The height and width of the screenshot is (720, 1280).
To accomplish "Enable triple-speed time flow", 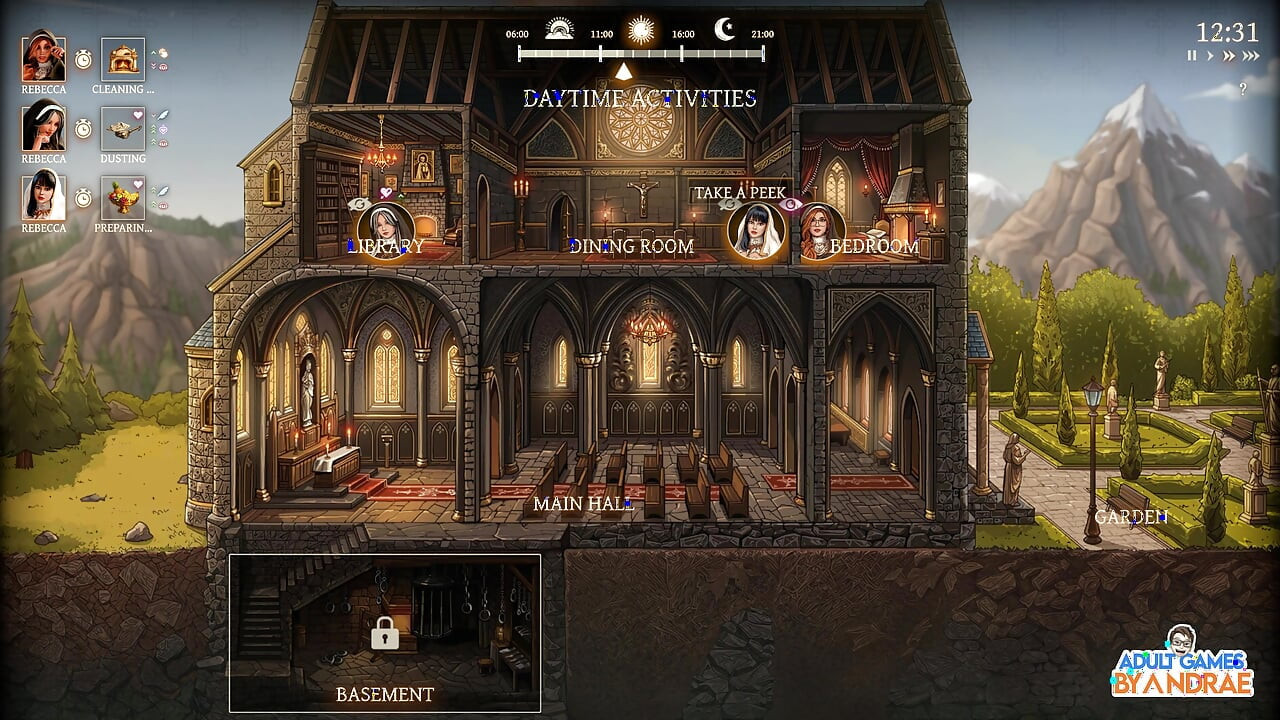I will tap(1250, 55).
